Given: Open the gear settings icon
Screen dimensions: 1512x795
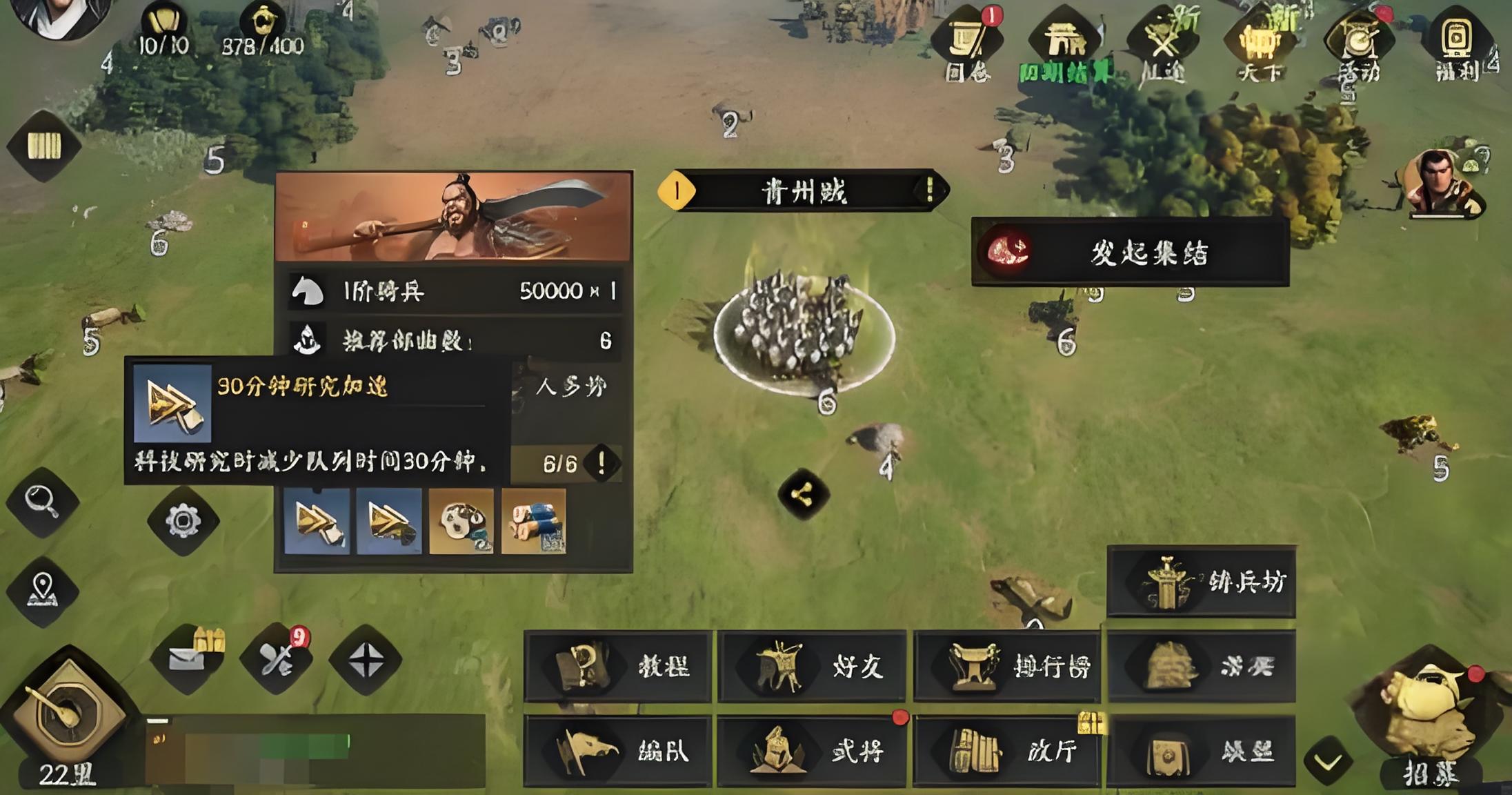Looking at the screenshot, I should pyautogui.click(x=183, y=520).
